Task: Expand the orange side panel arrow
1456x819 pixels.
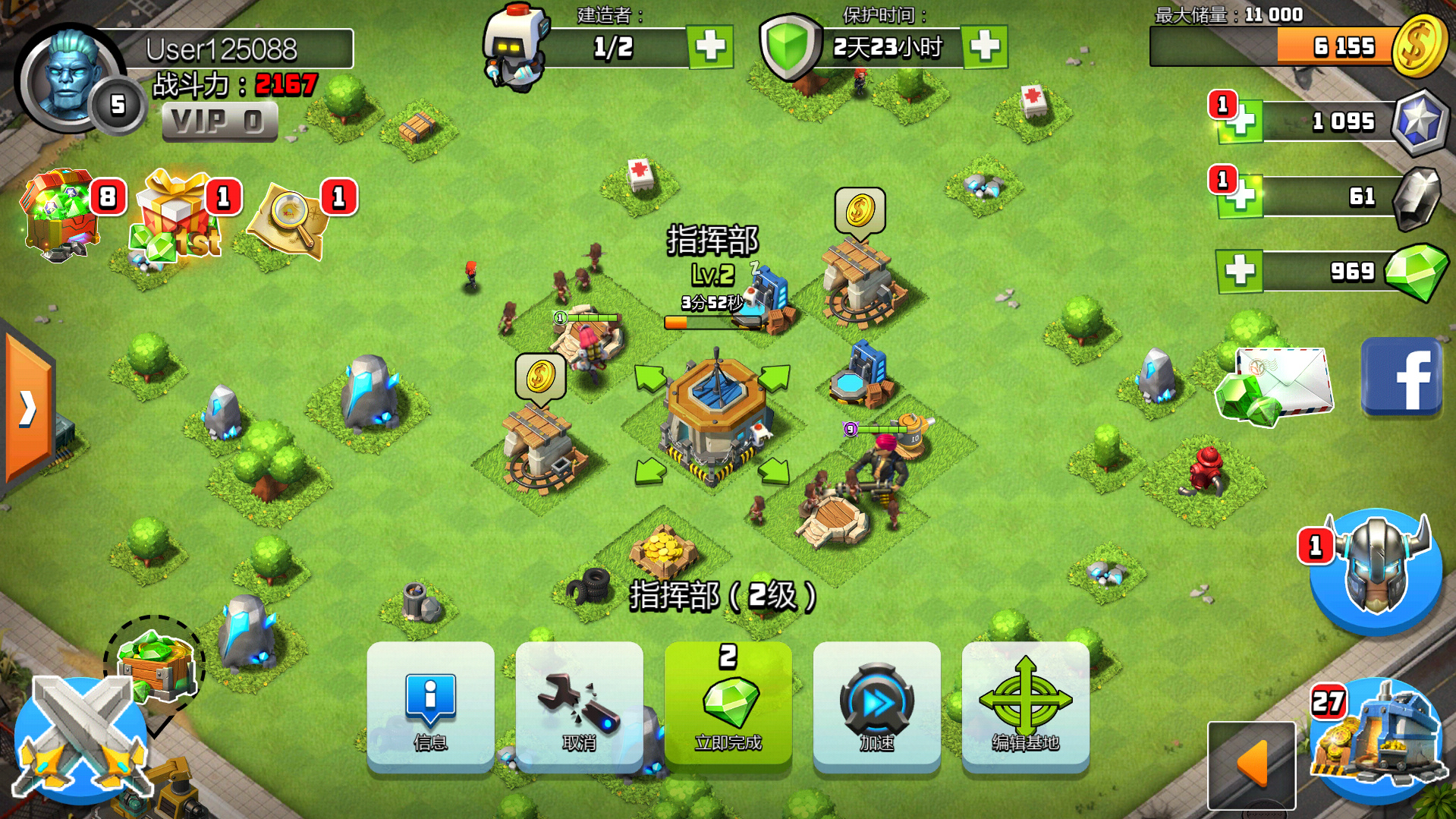Action: (27, 410)
